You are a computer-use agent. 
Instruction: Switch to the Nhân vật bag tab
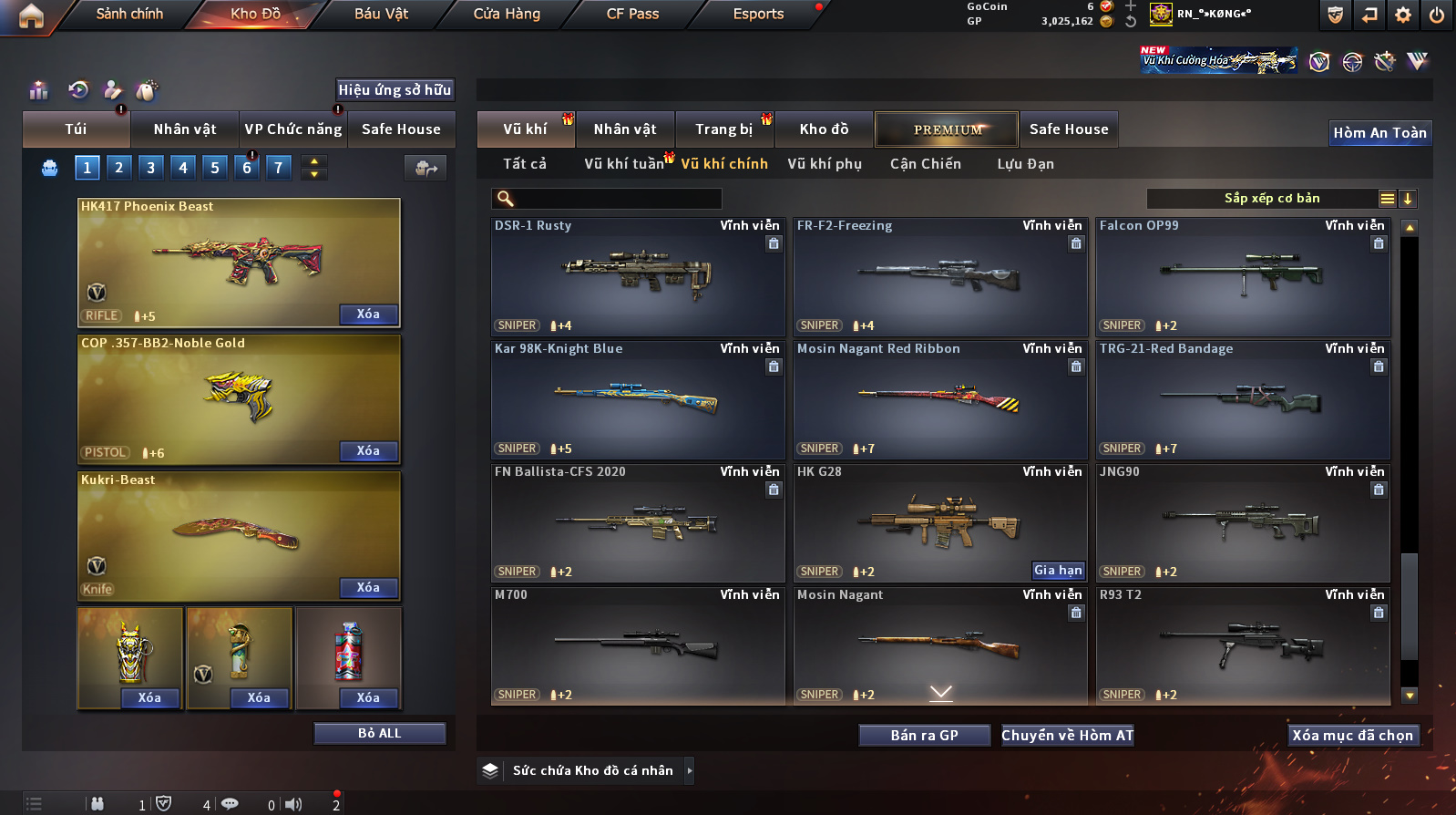tap(185, 129)
